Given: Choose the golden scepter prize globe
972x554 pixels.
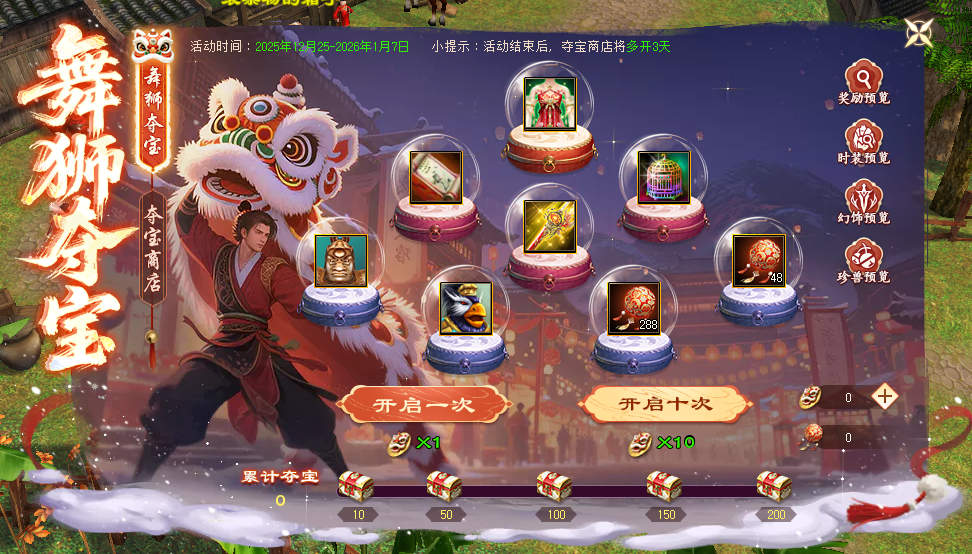Looking at the screenshot, I should pos(550,225).
